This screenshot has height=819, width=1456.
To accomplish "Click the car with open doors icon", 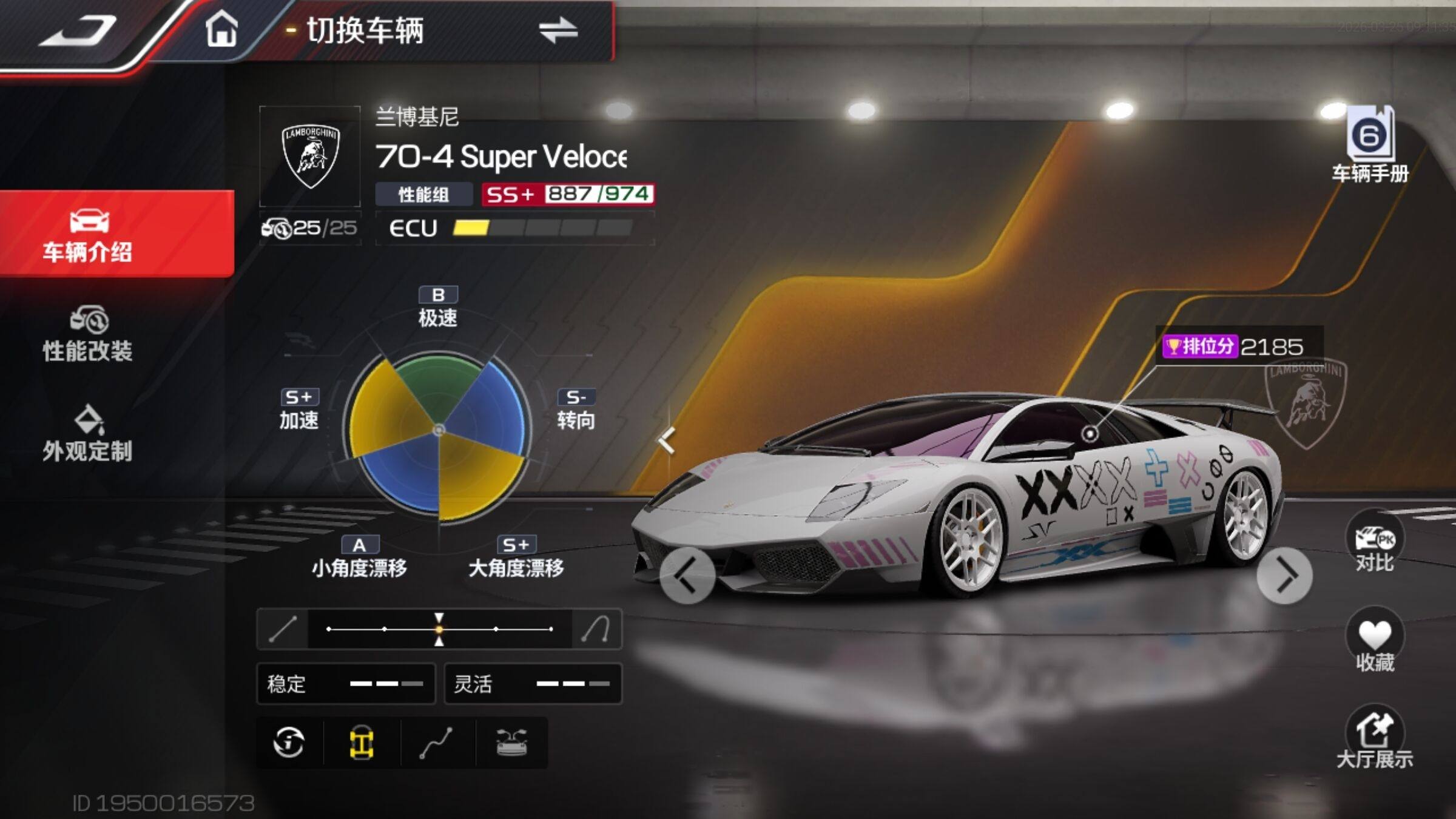I will (511, 743).
